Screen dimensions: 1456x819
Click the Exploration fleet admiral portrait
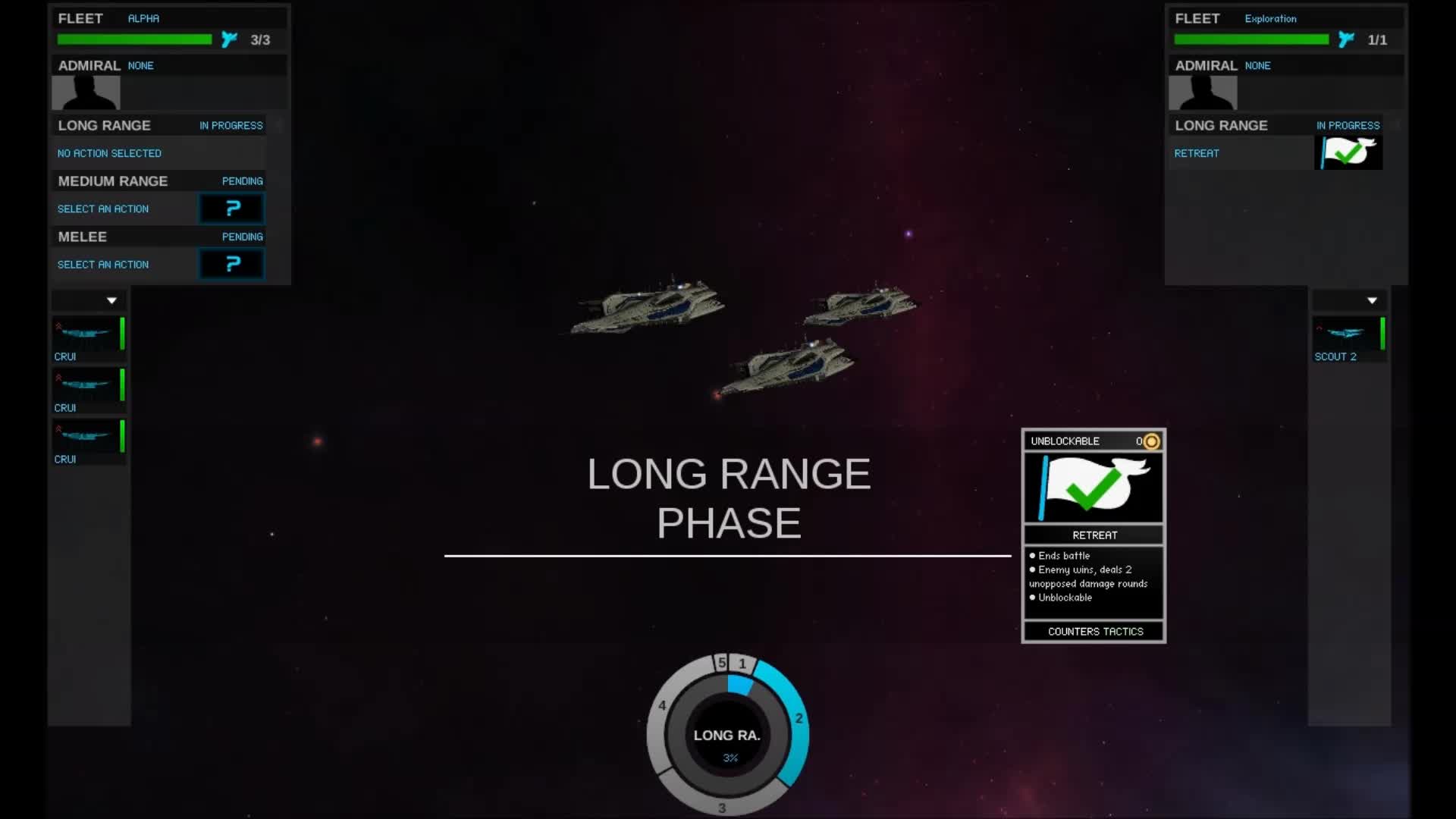(x=1203, y=93)
